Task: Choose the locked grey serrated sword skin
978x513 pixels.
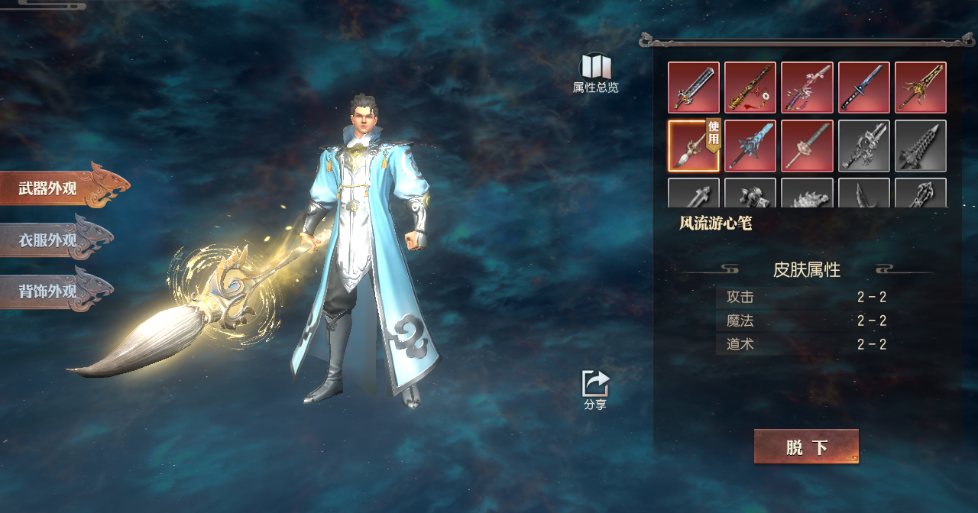Action: click(920, 146)
